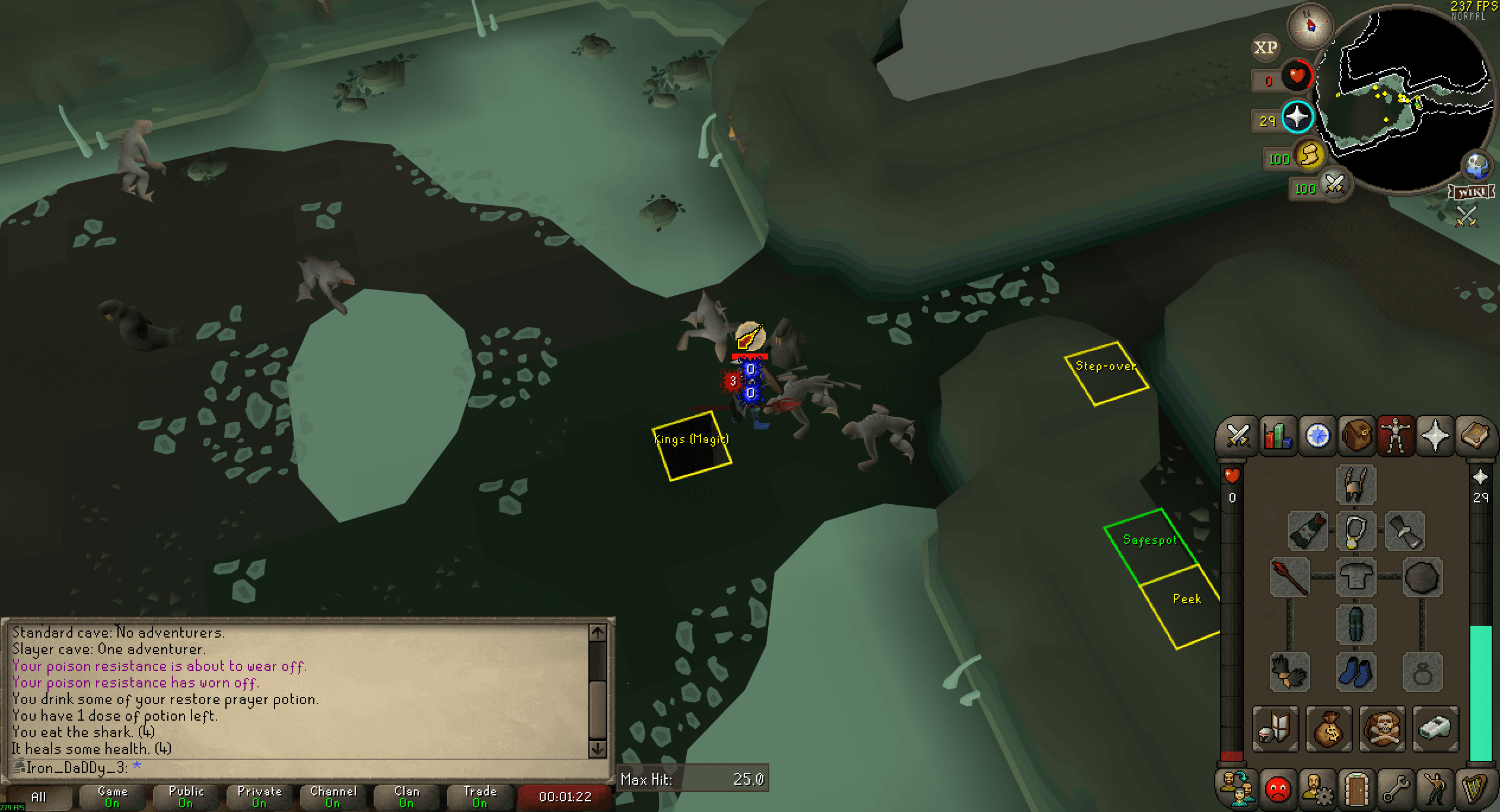Click the Wiki lookup banner
This screenshot has height=812, width=1500.
(1469, 192)
